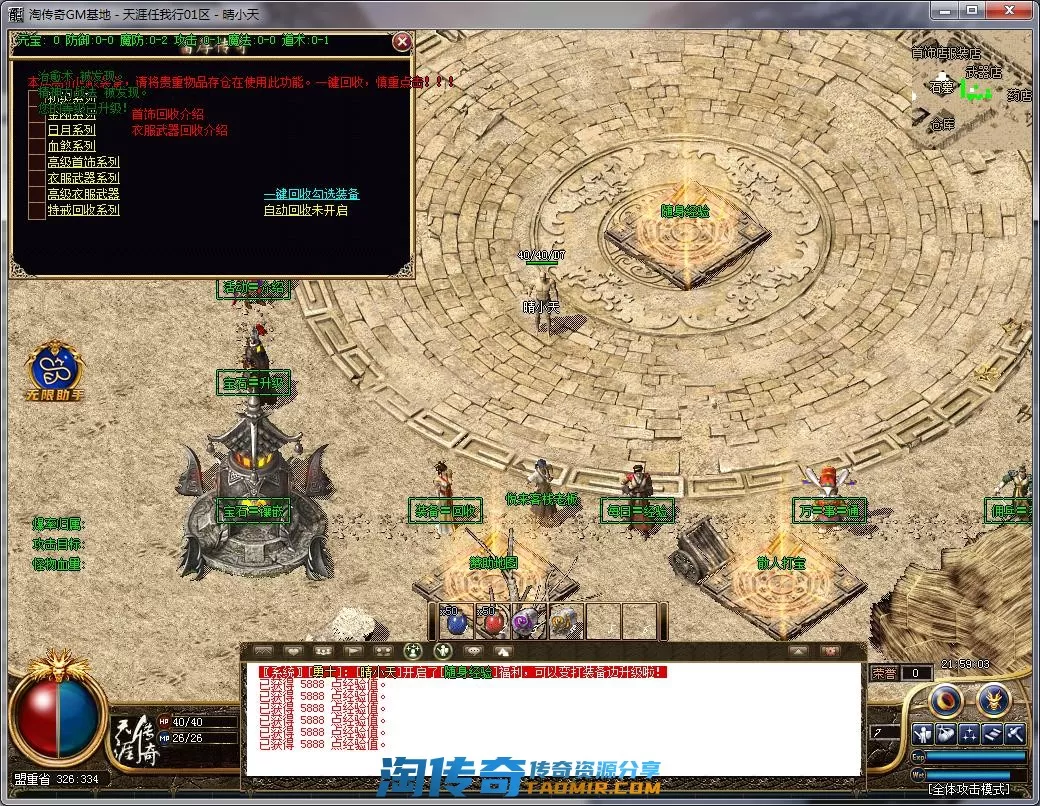Click the golden helmet round button
This screenshot has width=1040, height=806.
coord(992,701)
